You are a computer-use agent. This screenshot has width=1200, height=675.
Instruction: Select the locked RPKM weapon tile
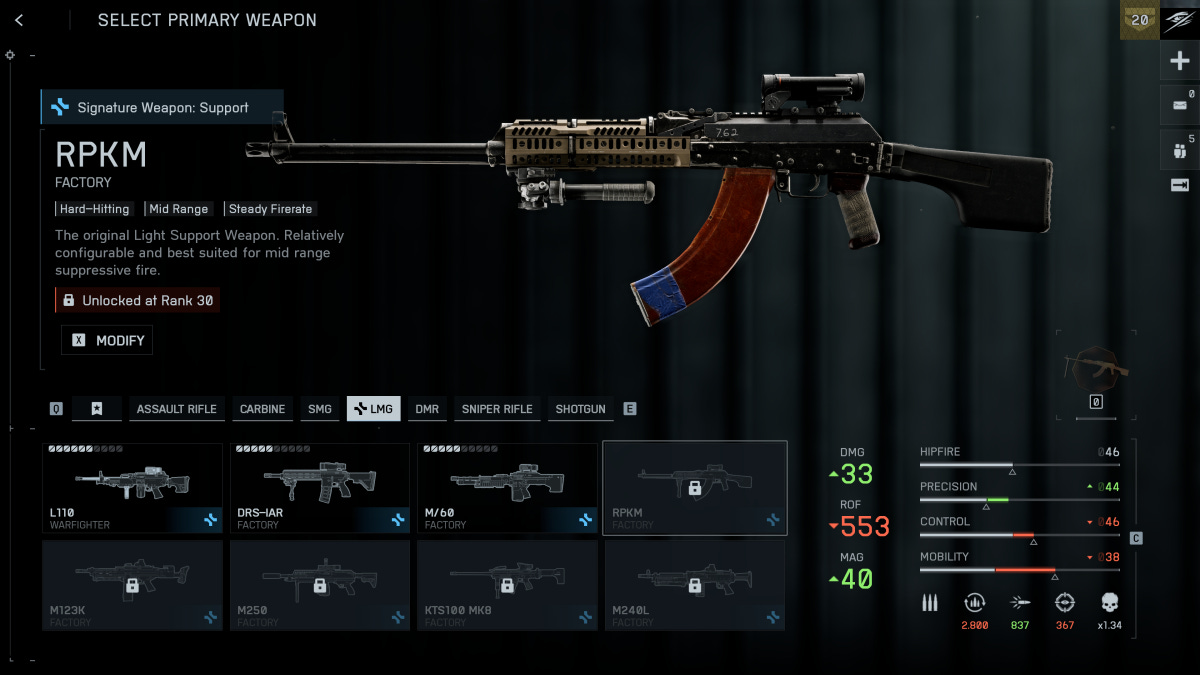(694, 488)
